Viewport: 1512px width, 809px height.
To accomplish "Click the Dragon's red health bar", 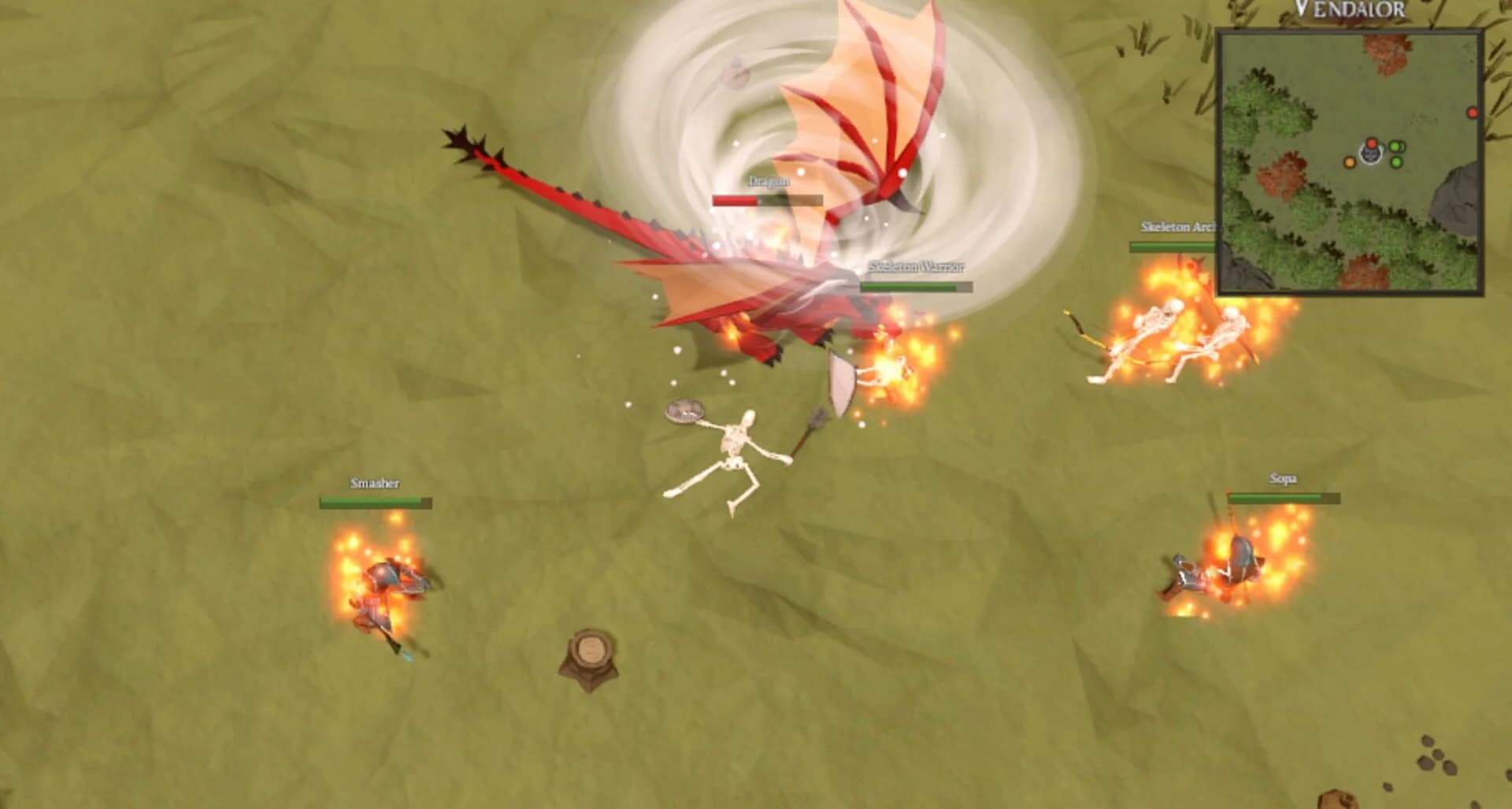I will [x=734, y=199].
